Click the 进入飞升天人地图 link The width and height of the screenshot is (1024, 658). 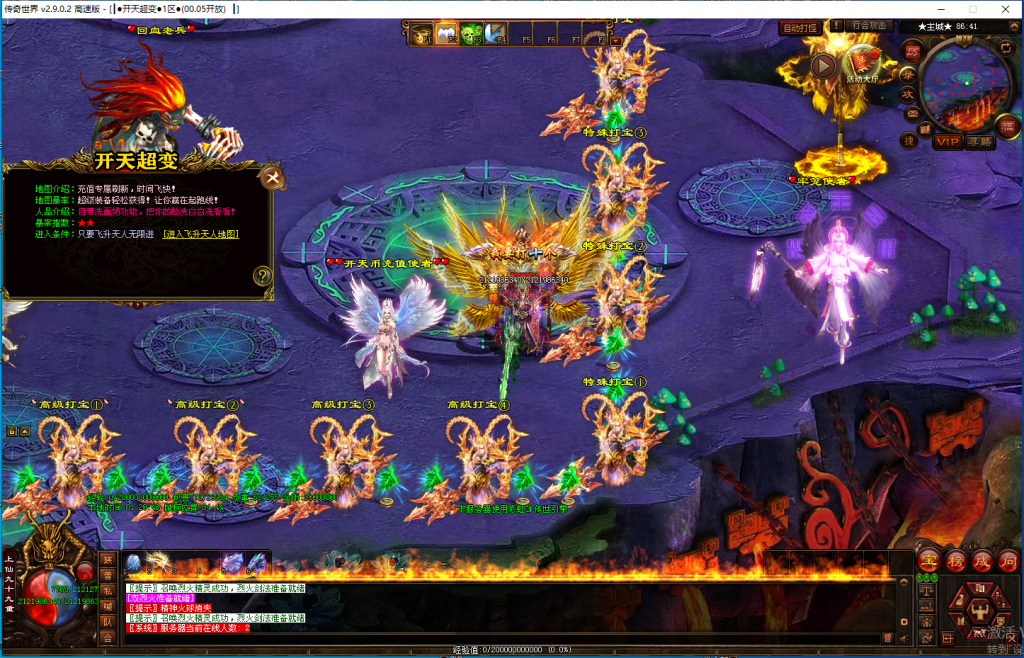(x=201, y=234)
